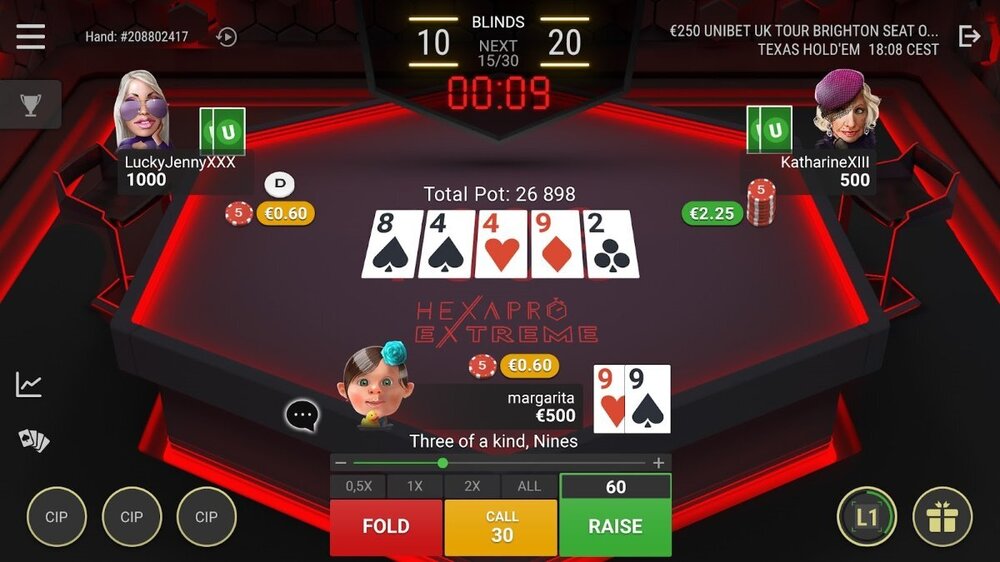Open the chat speech bubble
This screenshot has height=562, width=1000.
(302, 415)
